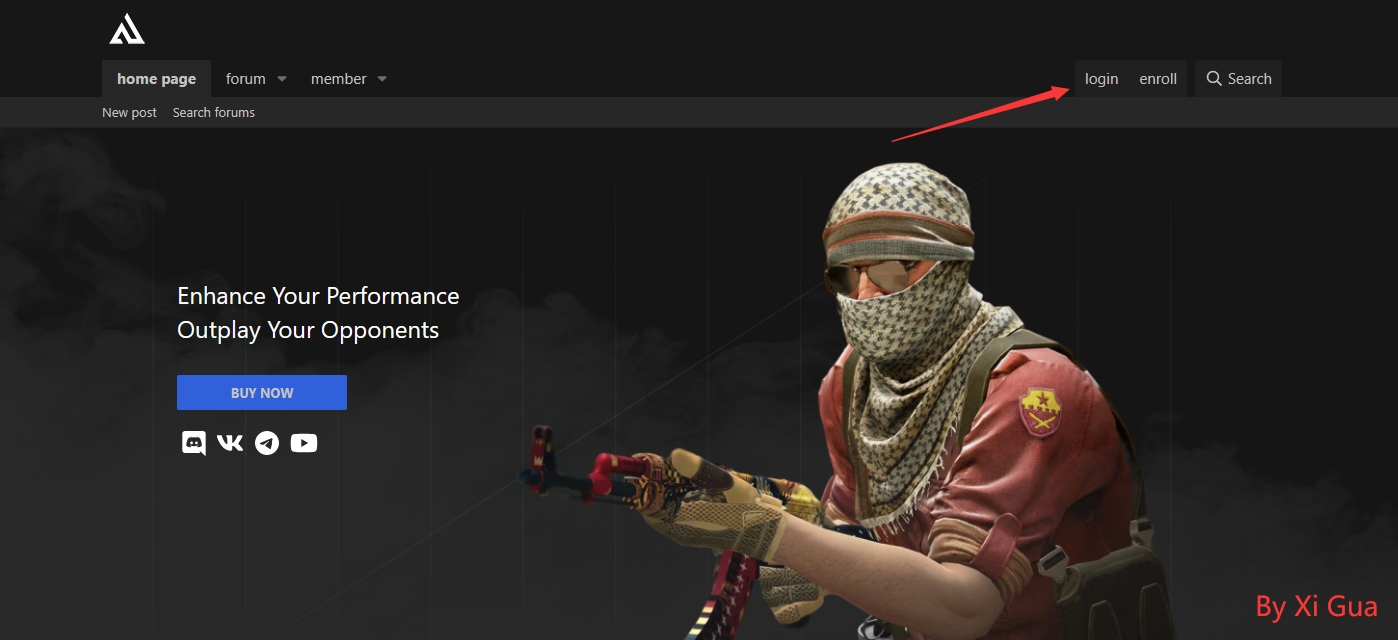Screen dimensions: 1398x640
Task: Expand the member dropdown arrow
Action: [x=382, y=79]
